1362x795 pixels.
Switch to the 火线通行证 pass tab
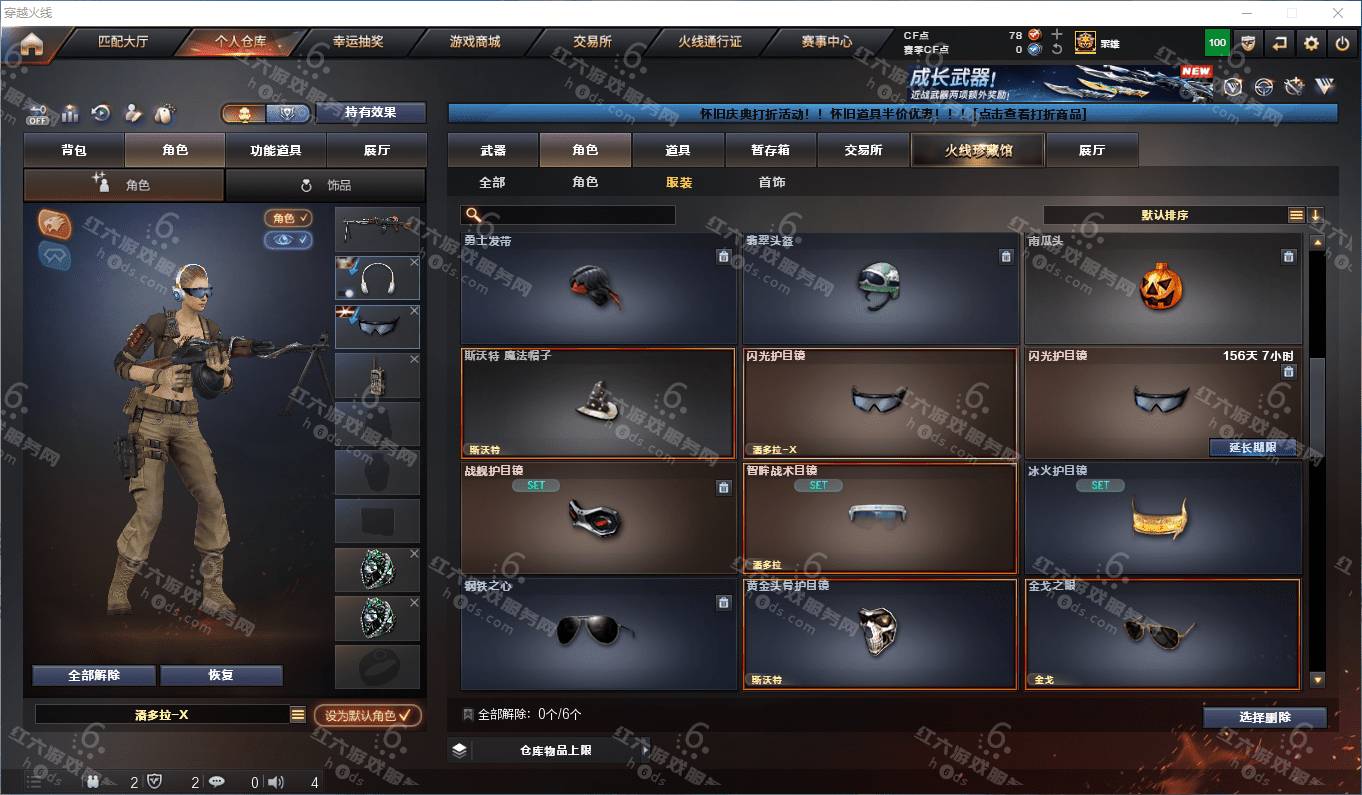tap(709, 42)
